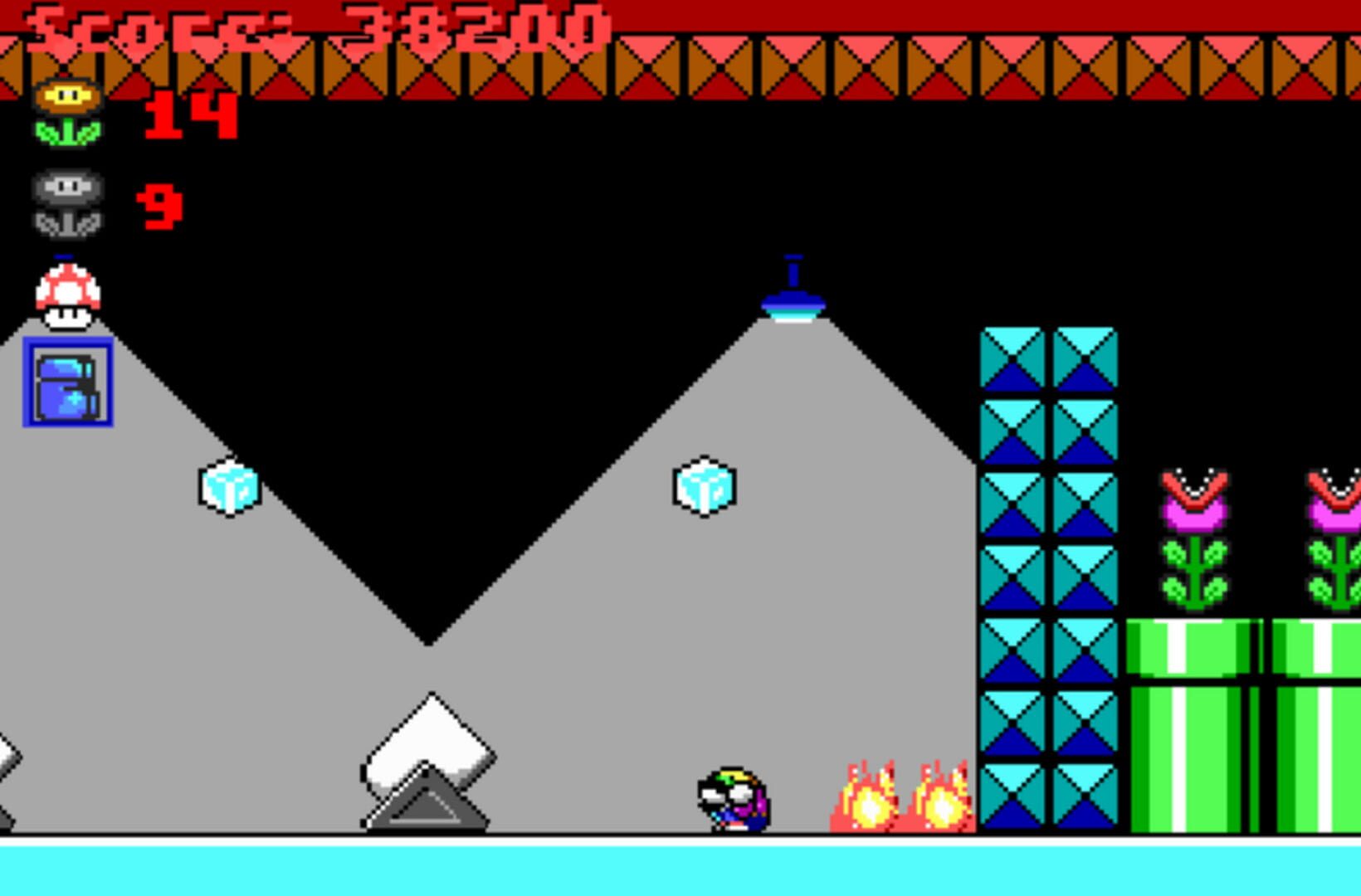1361x896 pixels.
Task: Toggle the left fireball hazard
Action: click(867, 801)
